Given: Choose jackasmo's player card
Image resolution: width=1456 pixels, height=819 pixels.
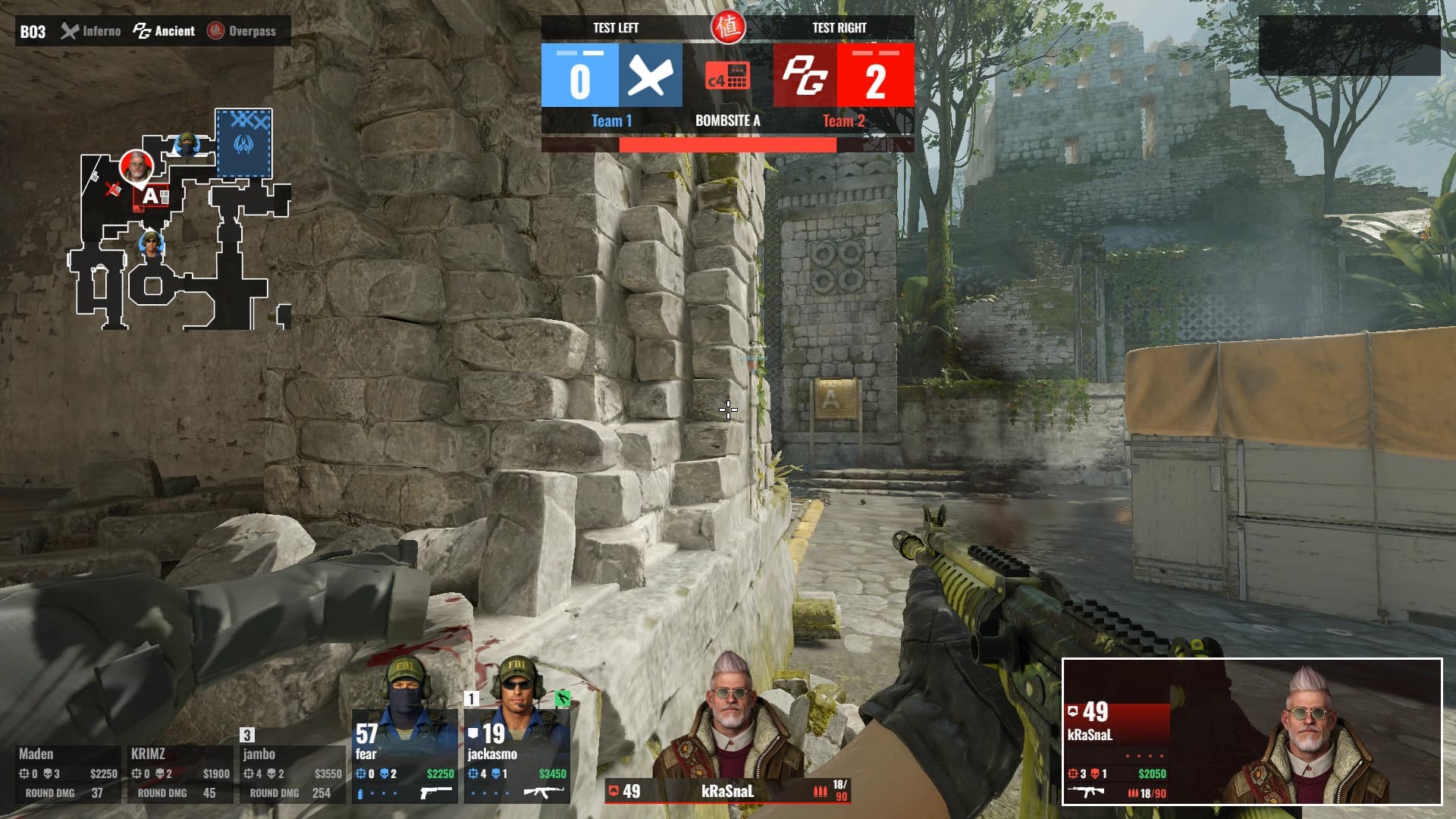Looking at the screenshot, I should click(x=516, y=756).
